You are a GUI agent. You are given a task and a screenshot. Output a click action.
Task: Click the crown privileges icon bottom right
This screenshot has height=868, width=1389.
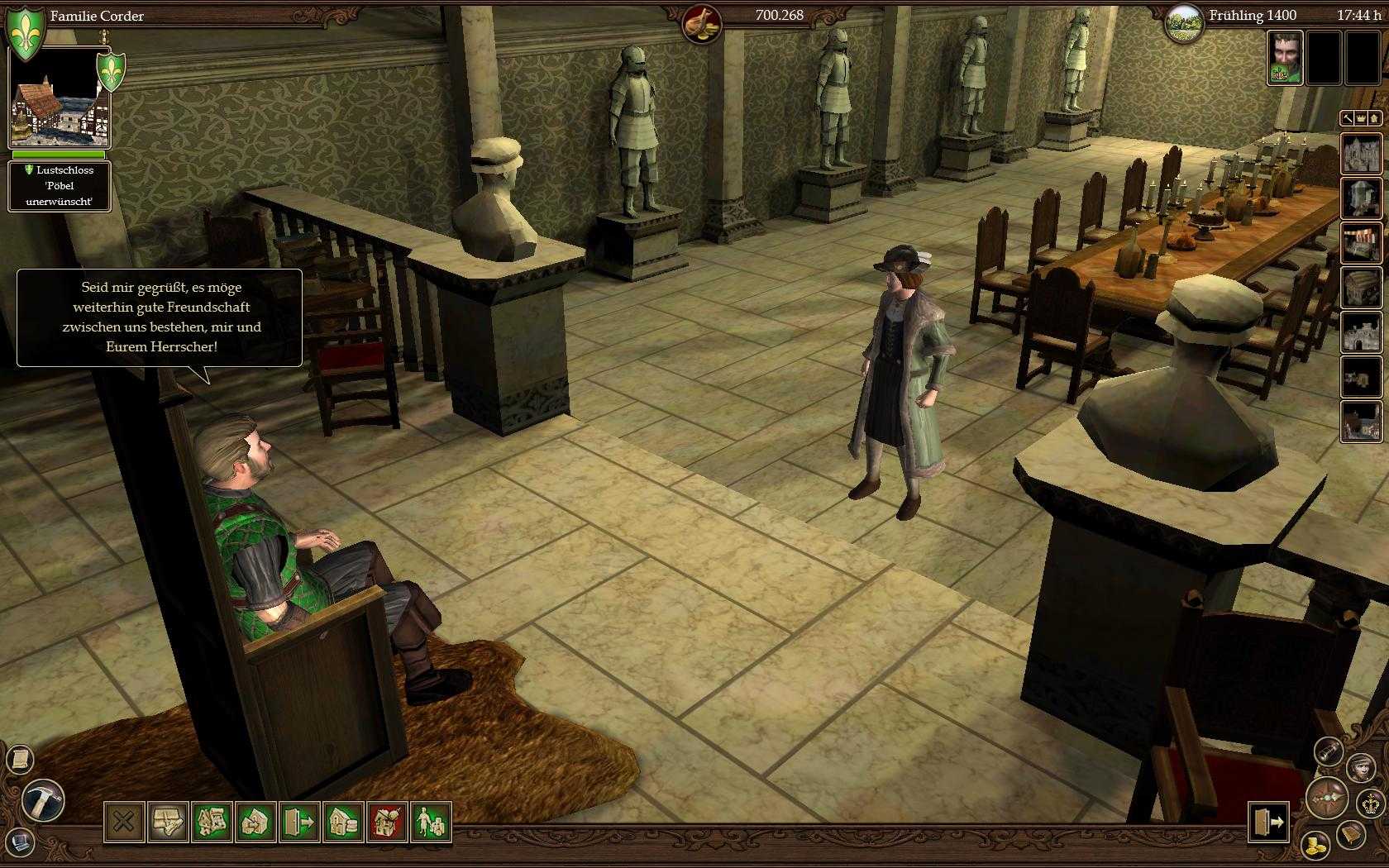click(x=1371, y=803)
